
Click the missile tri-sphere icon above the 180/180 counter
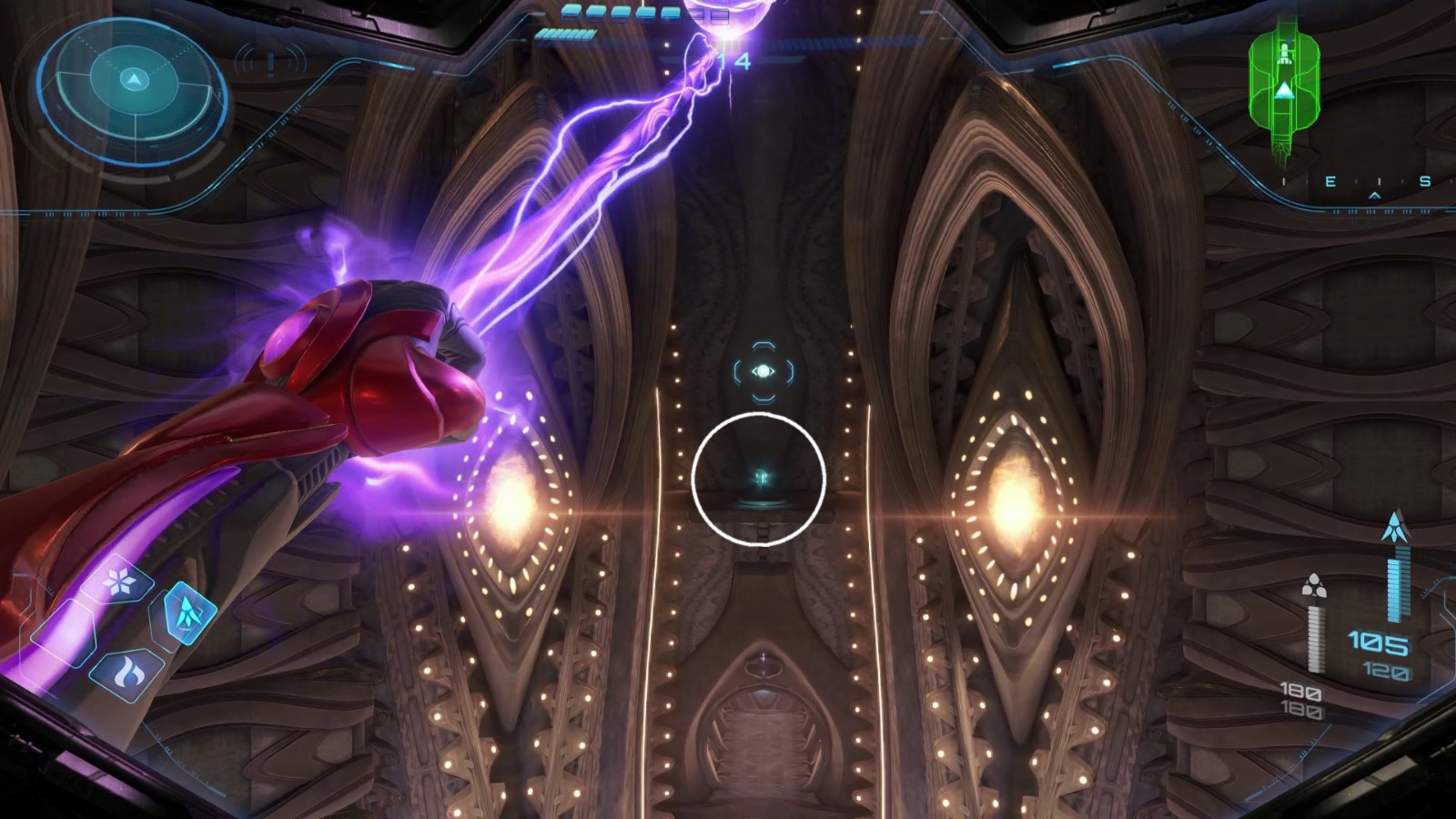pos(1315,586)
